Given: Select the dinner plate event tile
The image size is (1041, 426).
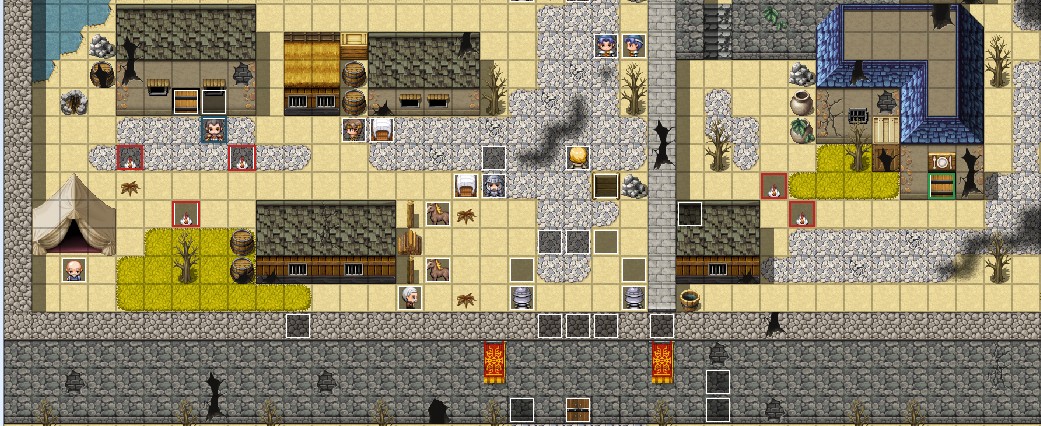Looking at the screenshot, I should 940,161.
